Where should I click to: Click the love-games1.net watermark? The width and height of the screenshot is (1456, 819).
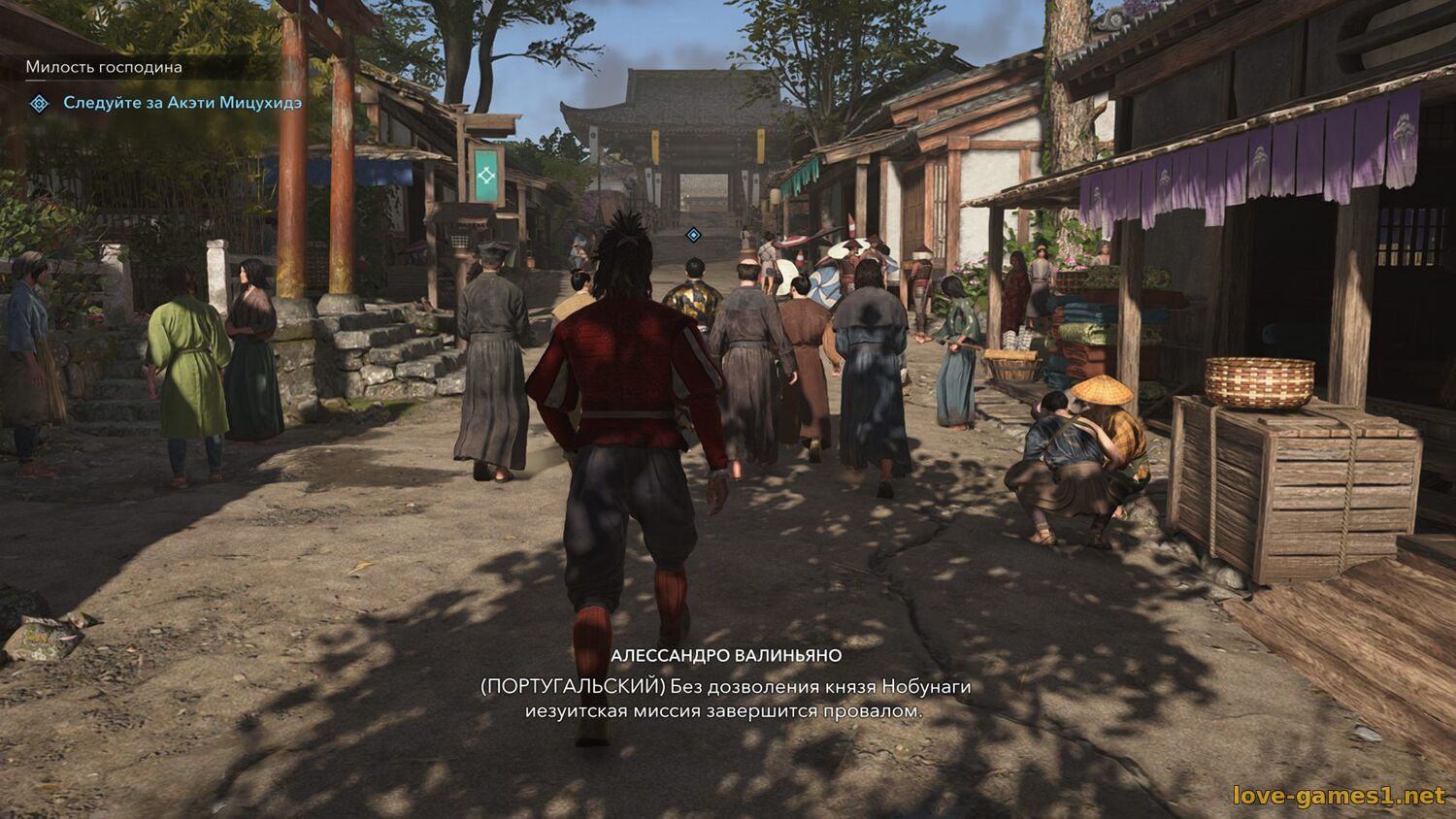click(x=1339, y=796)
